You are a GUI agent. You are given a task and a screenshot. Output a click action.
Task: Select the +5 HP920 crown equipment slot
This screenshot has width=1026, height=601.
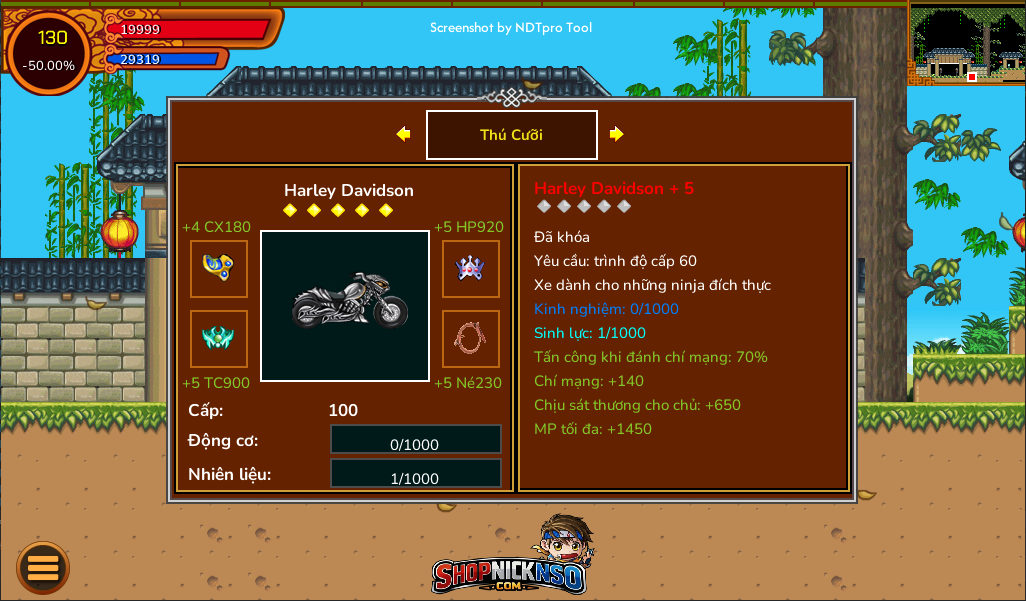(471, 269)
